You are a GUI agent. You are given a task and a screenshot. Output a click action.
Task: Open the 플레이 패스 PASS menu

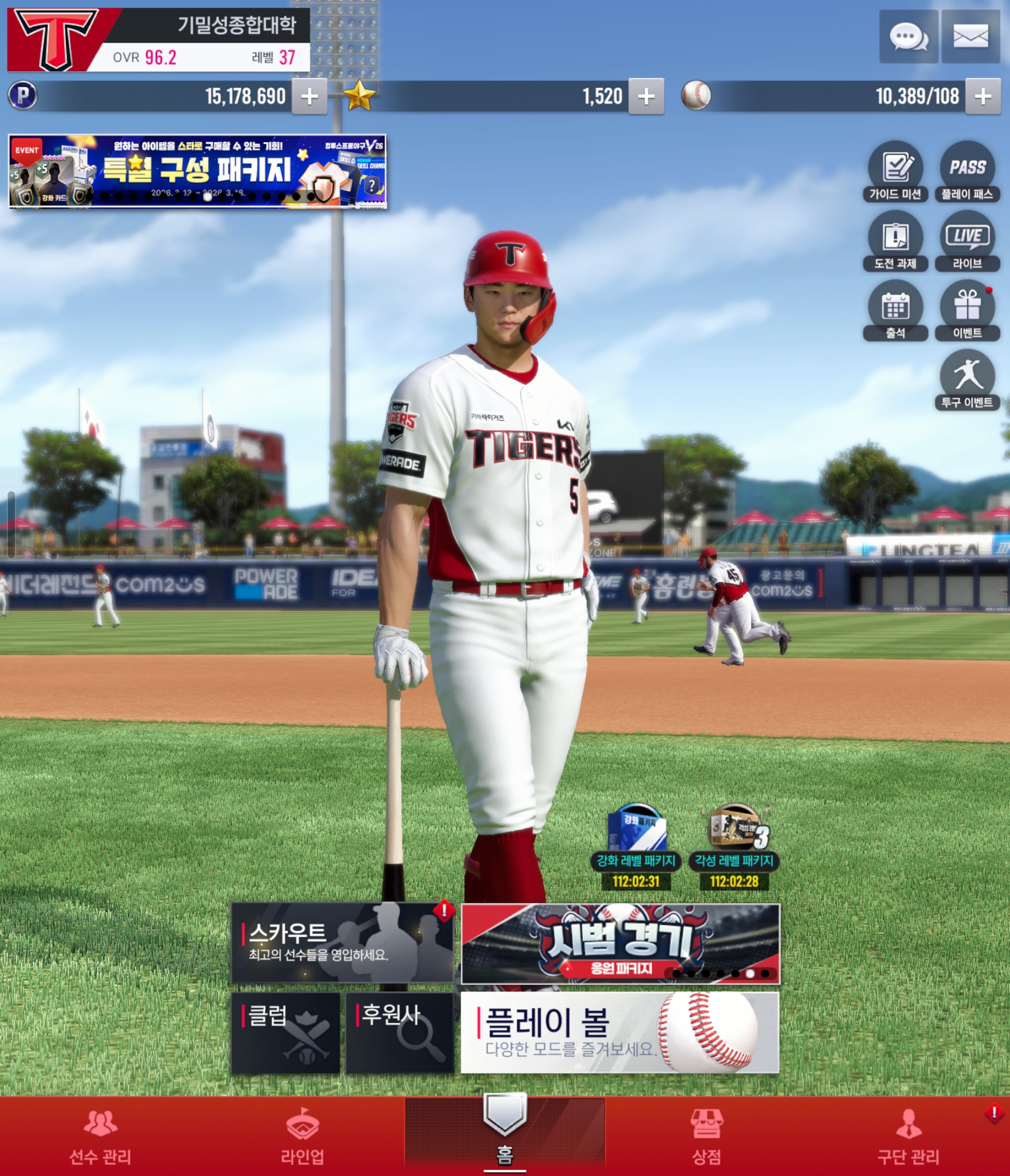(968, 171)
